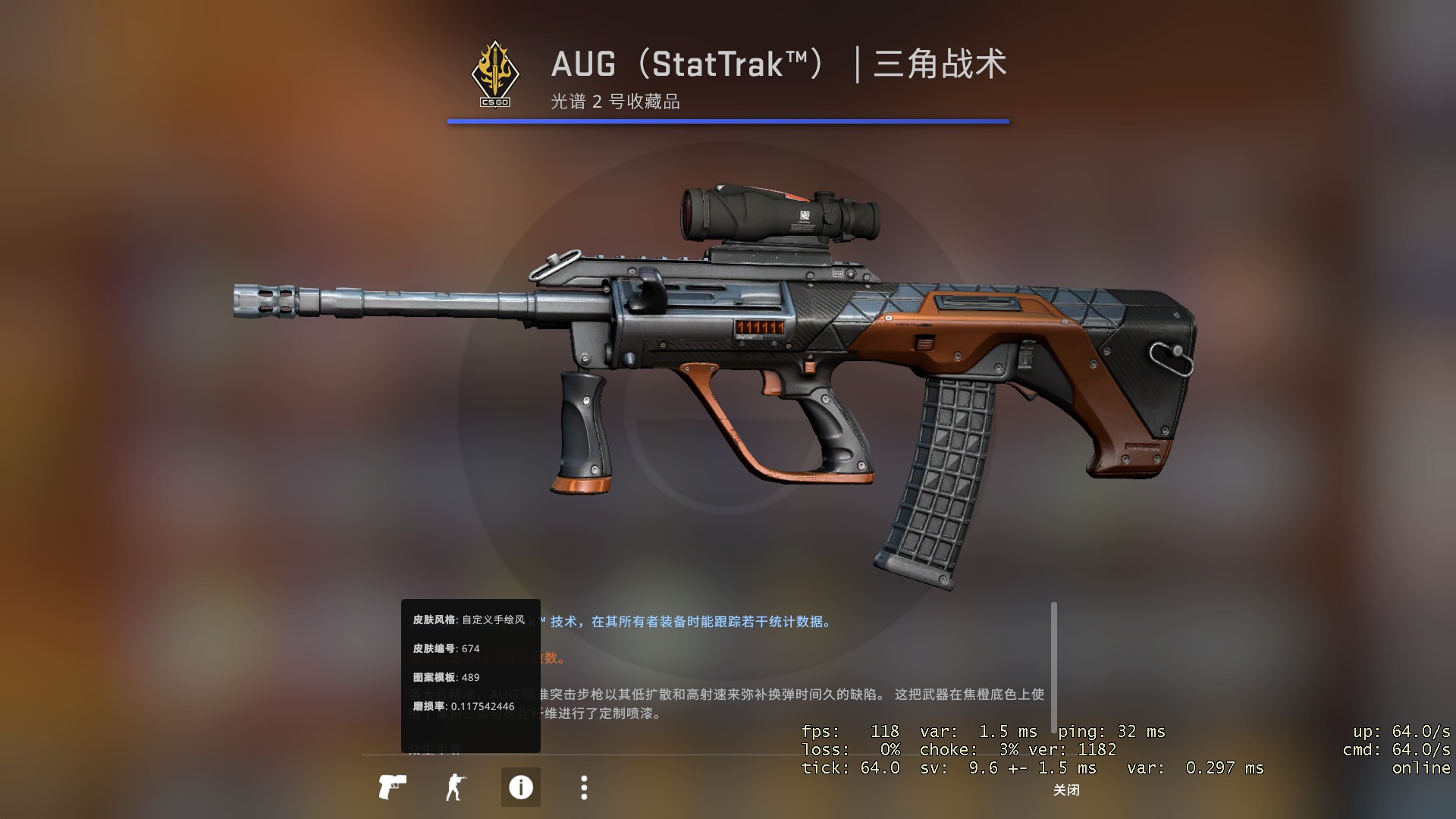Click the AUG (StatTrak) title text
1456x819 pixels.
(777, 65)
